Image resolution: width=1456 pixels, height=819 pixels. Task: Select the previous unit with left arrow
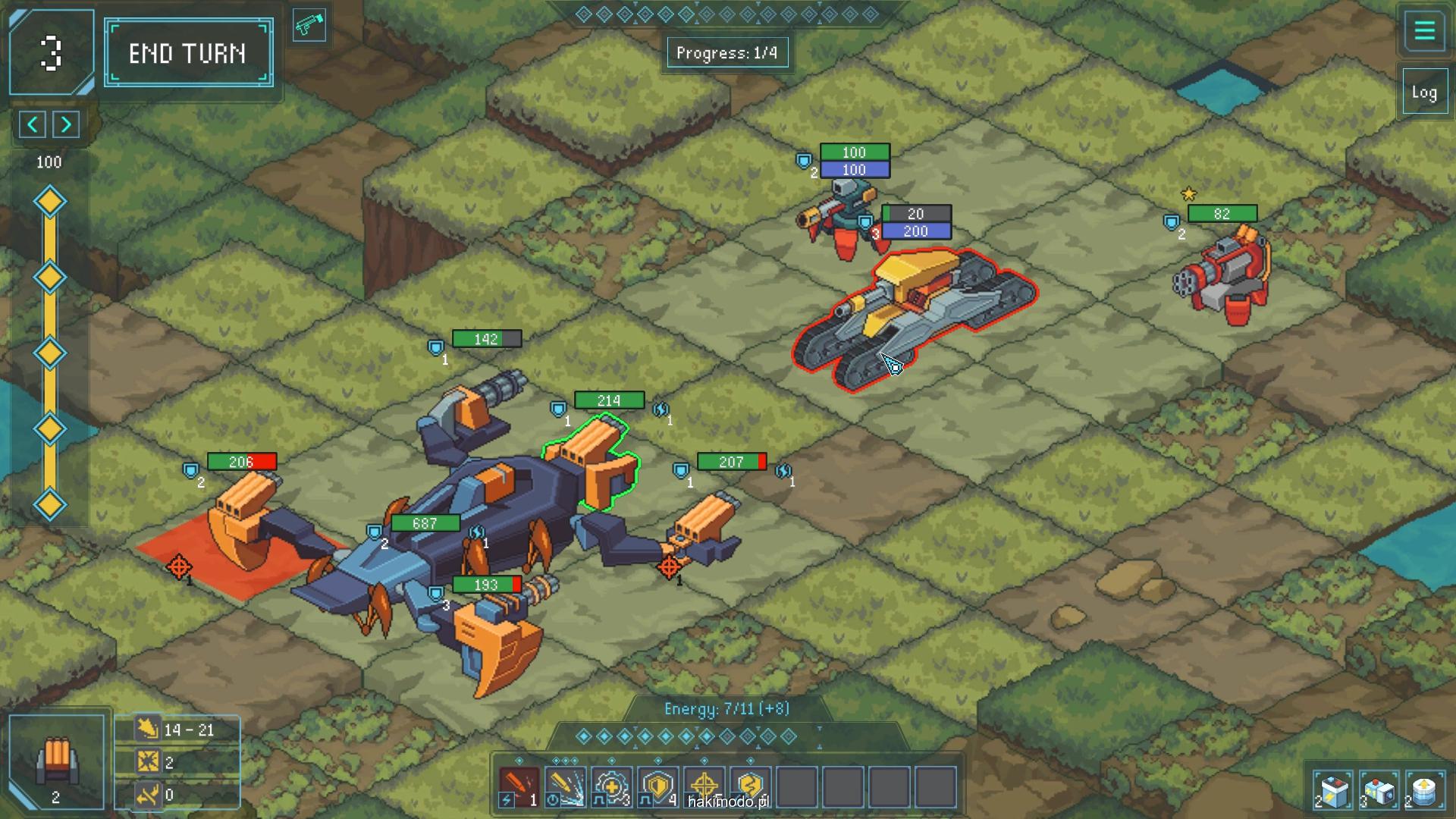(x=33, y=124)
